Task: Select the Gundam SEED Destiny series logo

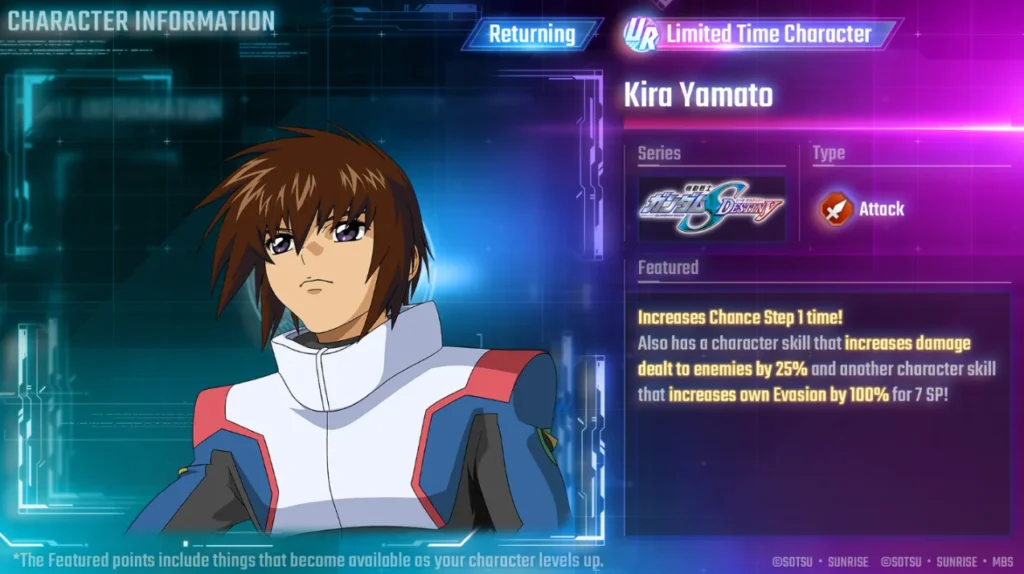Action: [711, 208]
